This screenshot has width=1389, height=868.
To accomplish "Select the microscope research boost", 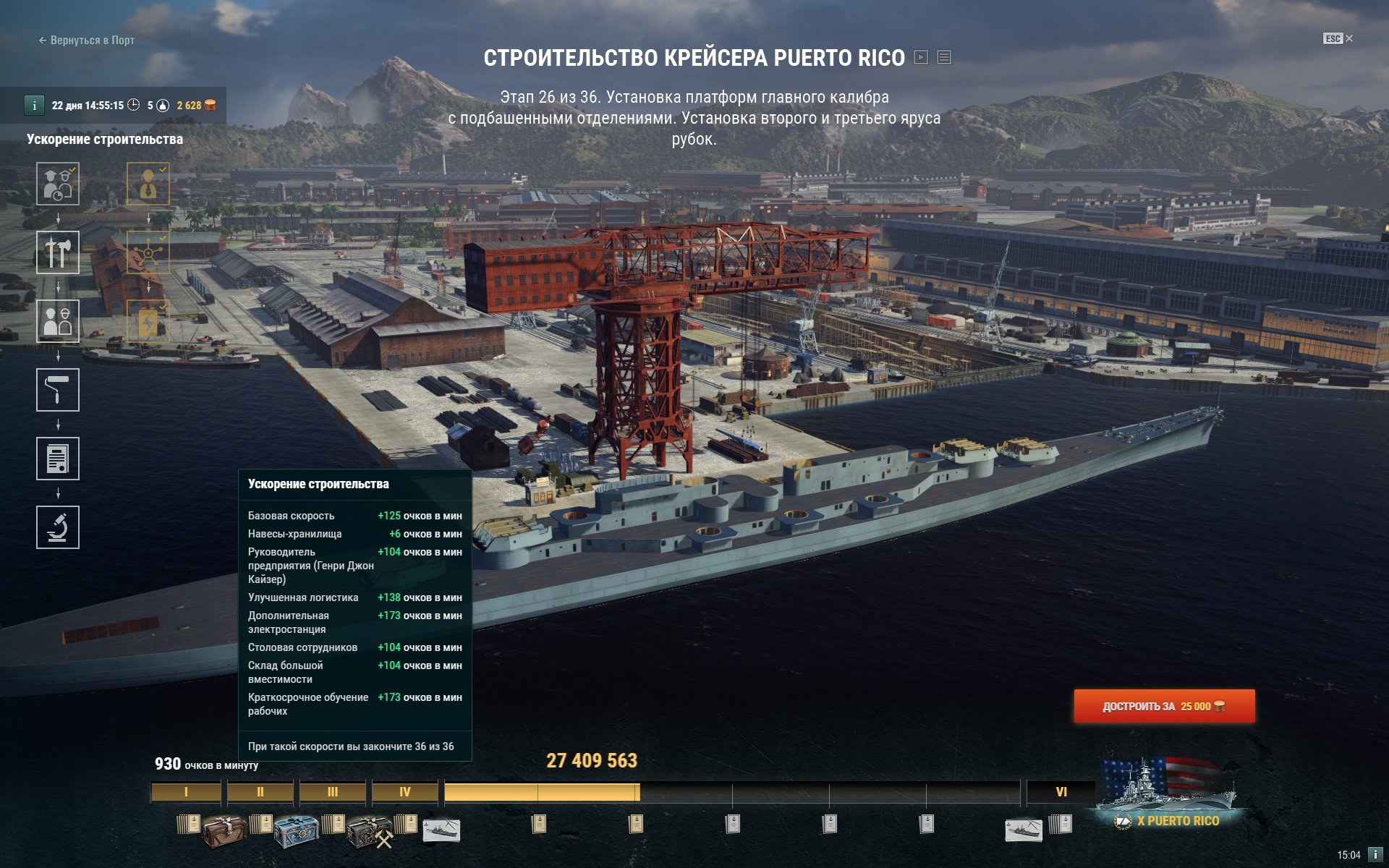I will tap(58, 527).
